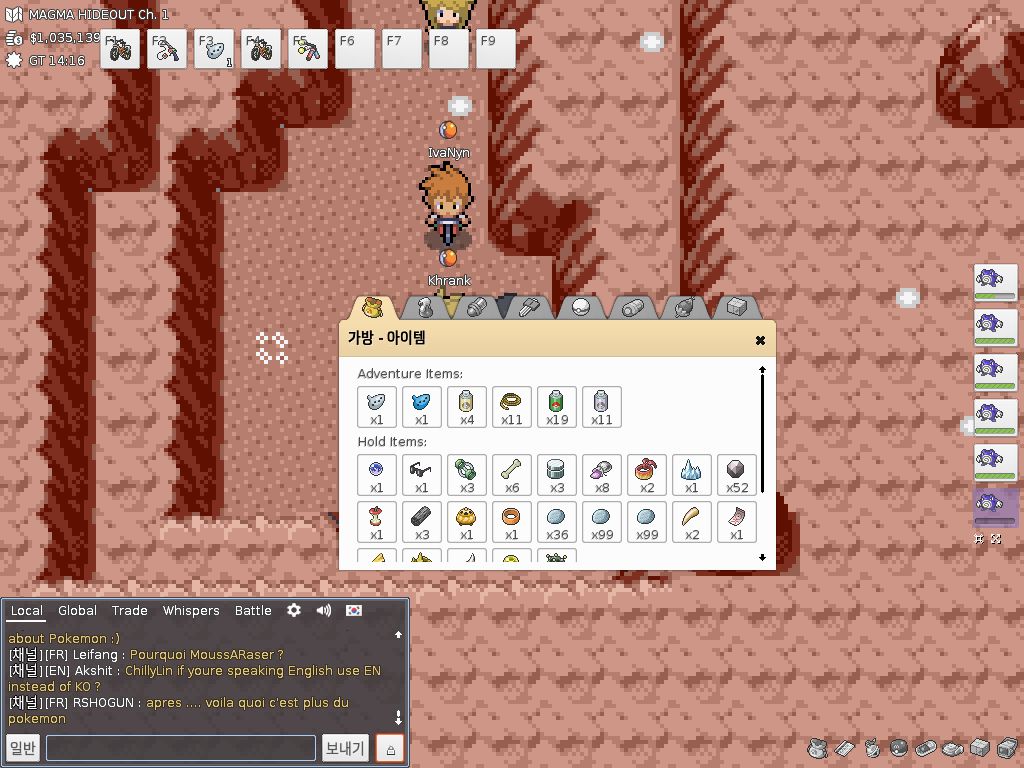Select the black sunglasses hold item
Viewport: 1024px width, 768px height.
[x=421, y=474]
